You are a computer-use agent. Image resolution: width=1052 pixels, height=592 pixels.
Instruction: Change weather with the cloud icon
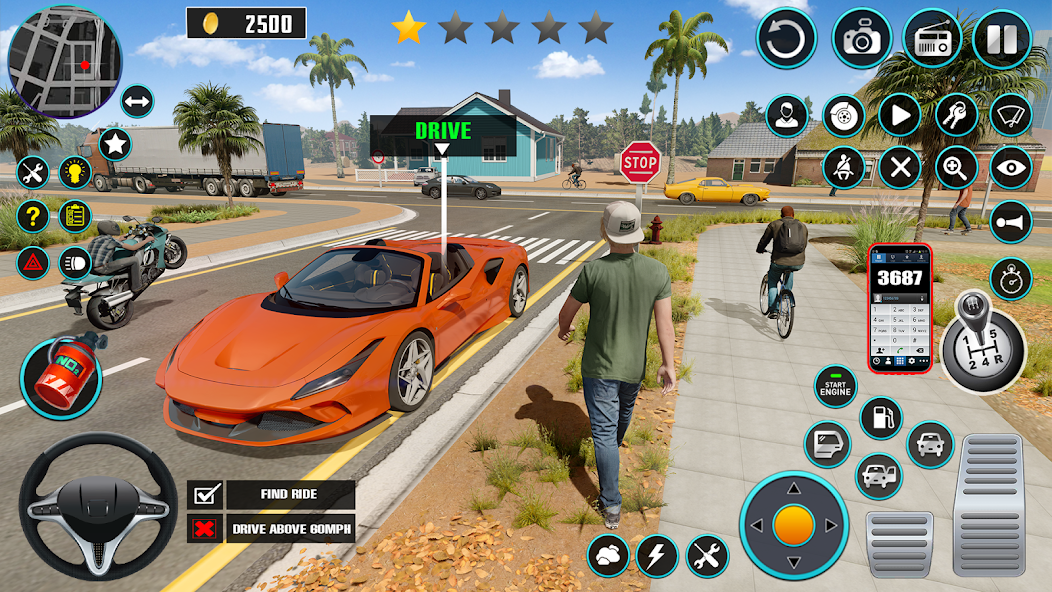pyautogui.click(x=608, y=555)
